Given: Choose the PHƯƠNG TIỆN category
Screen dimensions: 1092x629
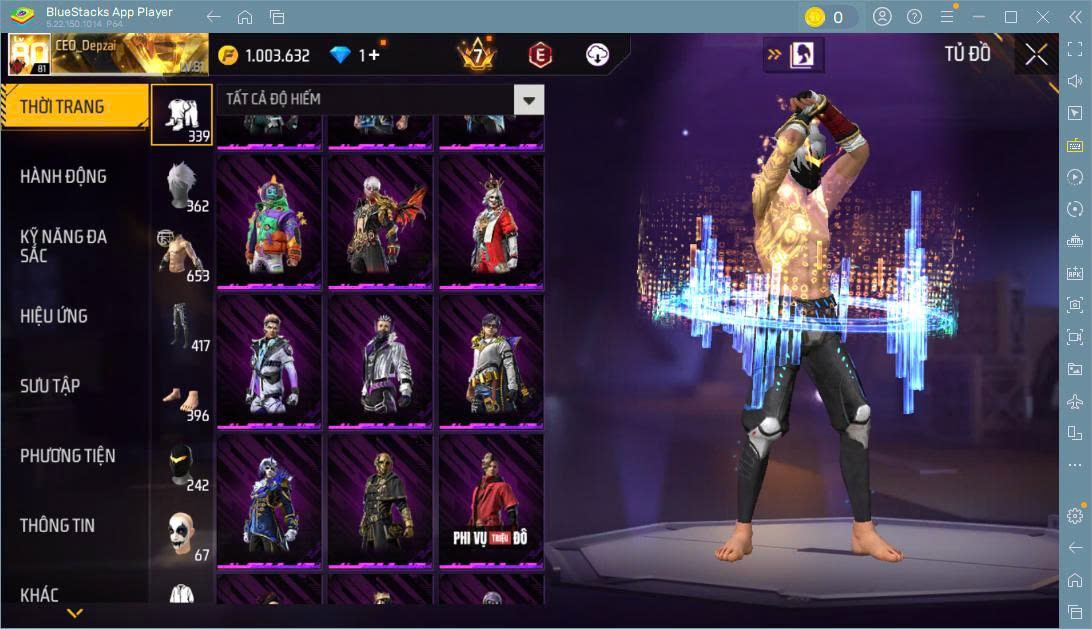Looking at the screenshot, I should [x=67, y=456].
